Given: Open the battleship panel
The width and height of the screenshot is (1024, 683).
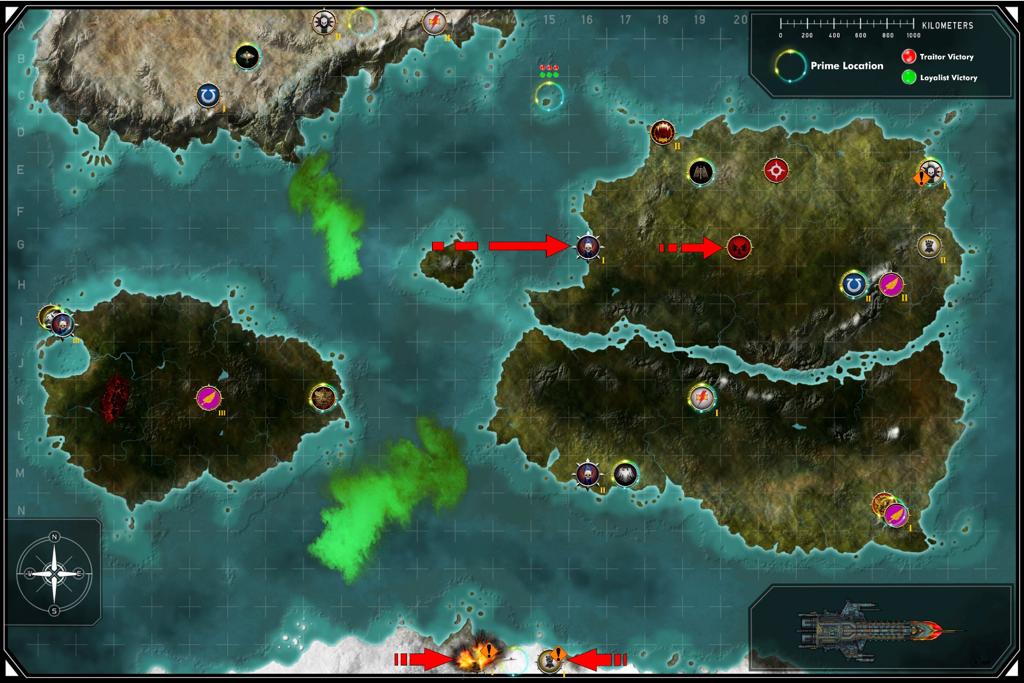Looking at the screenshot, I should (868, 630).
